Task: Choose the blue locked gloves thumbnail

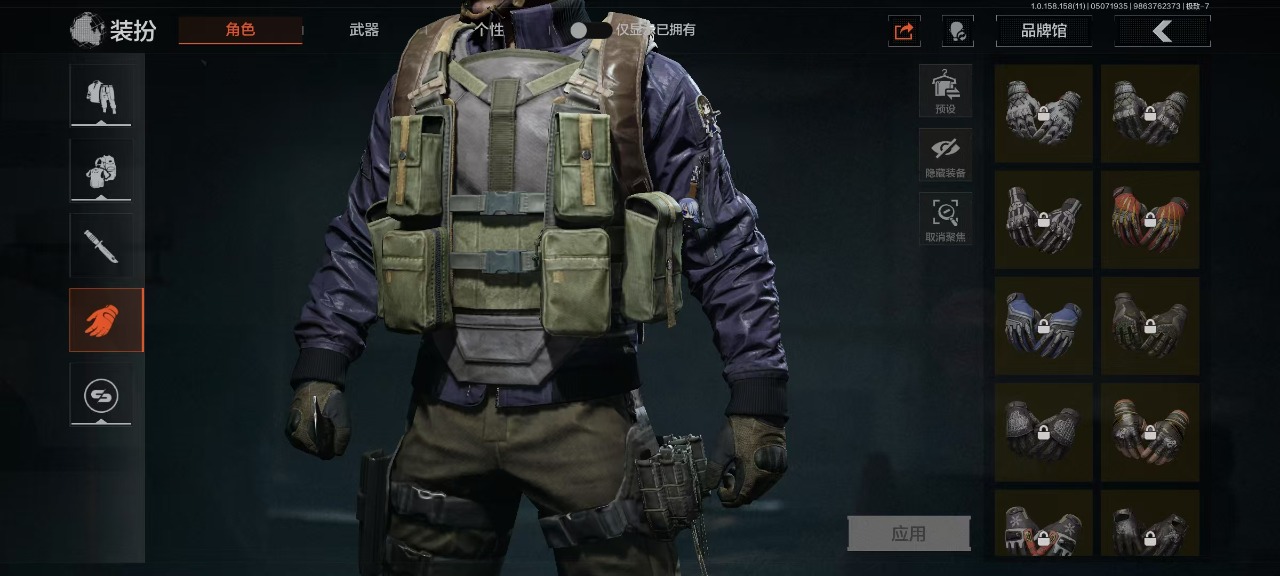Action: pyautogui.click(x=1043, y=326)
